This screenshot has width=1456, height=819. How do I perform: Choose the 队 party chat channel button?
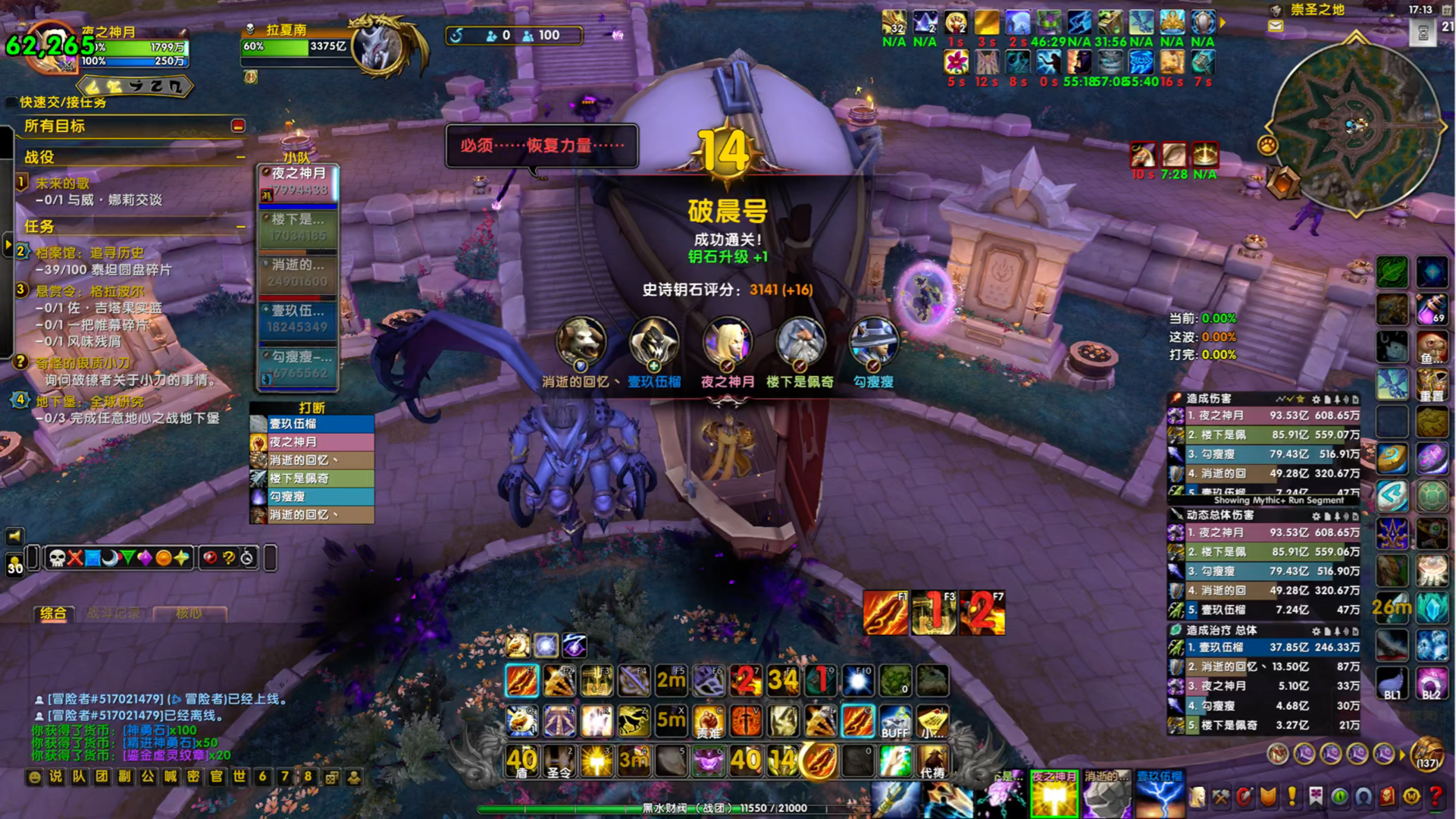(x=79, y=777)
